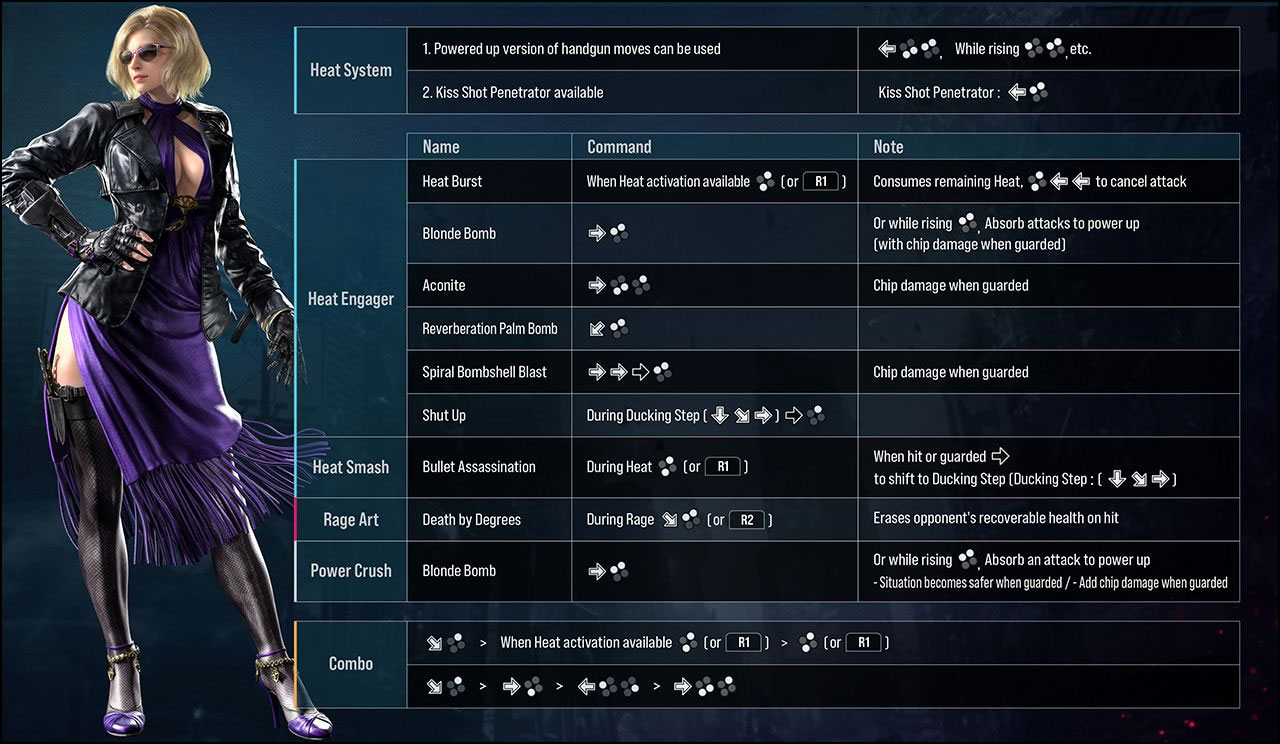Click the Aconite move name
Screen dimensions: 1280x744
coord(443,285)
